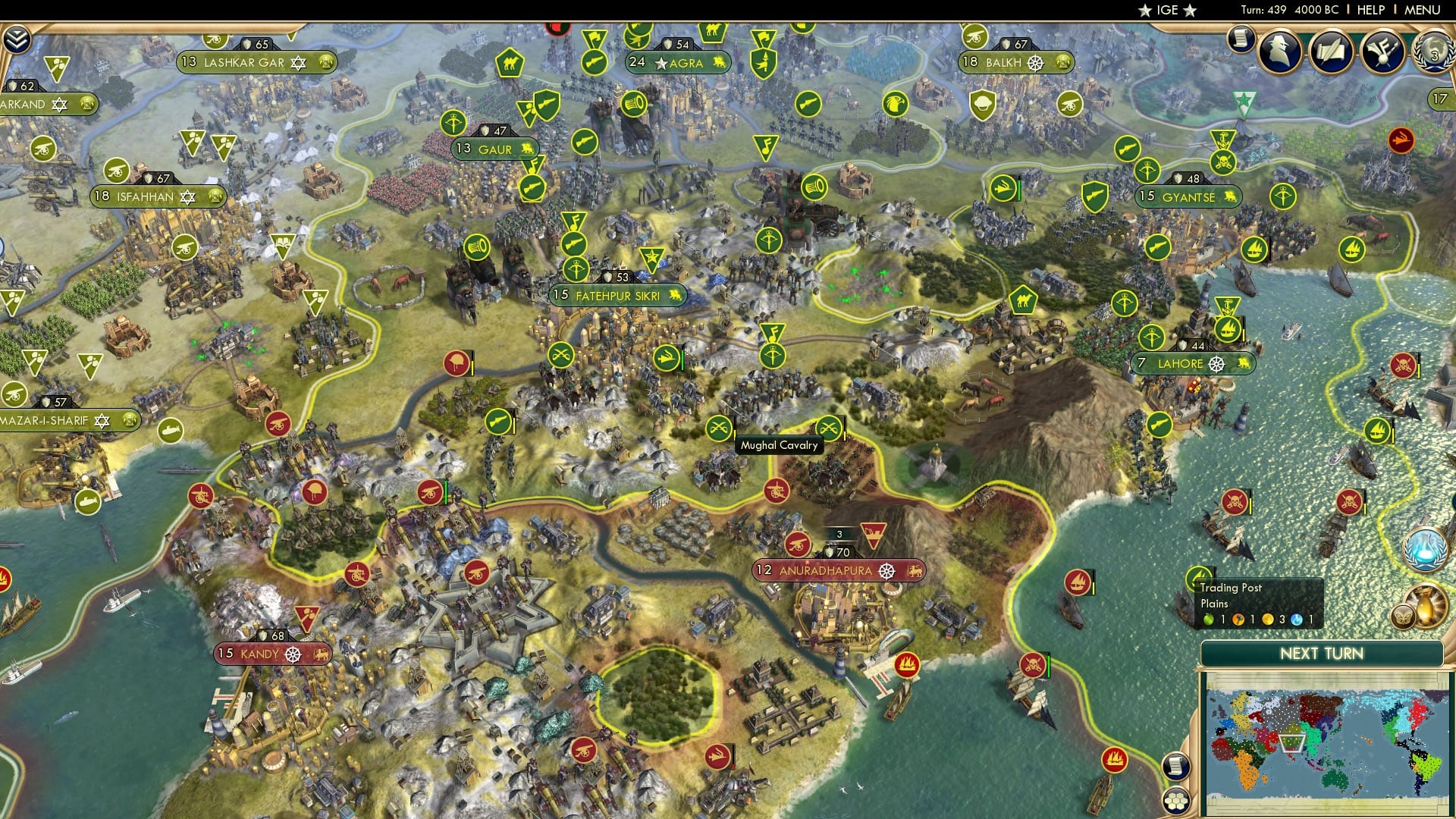The width and height of the screenshot is (1456, 819).
Task: Open research via the blue beaker icon
Action: click(x=1427, y=548)
